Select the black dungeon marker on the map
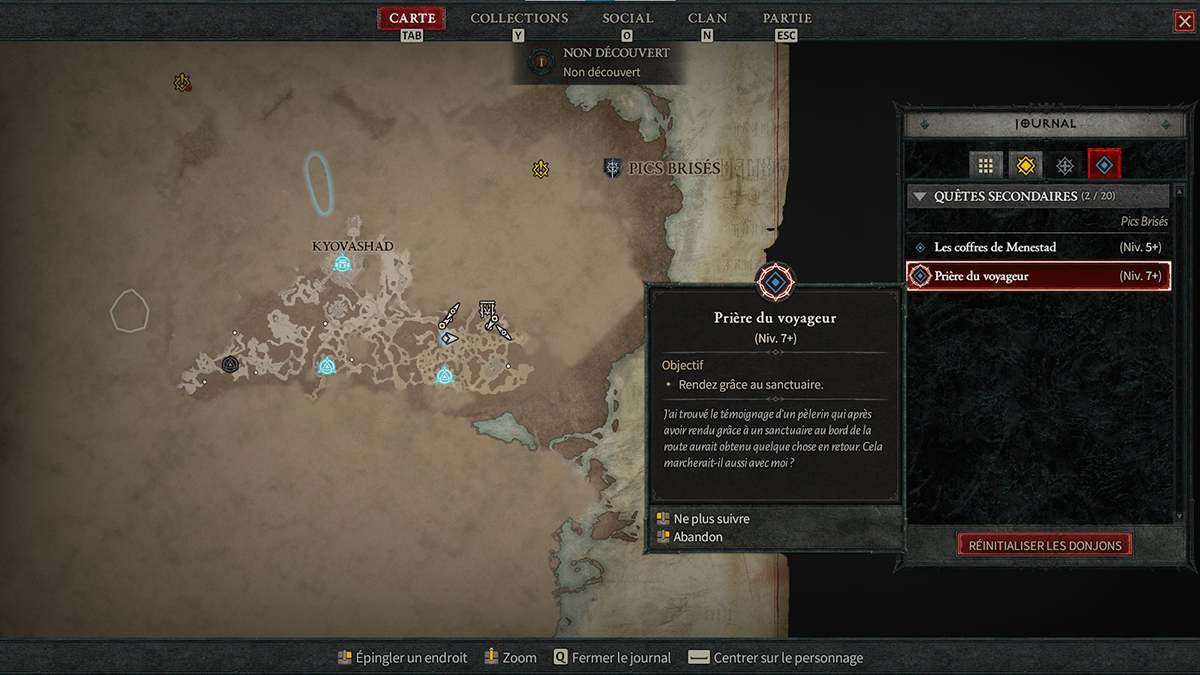This screenshot has height=675, width=1200. click(x=230, y=364)
